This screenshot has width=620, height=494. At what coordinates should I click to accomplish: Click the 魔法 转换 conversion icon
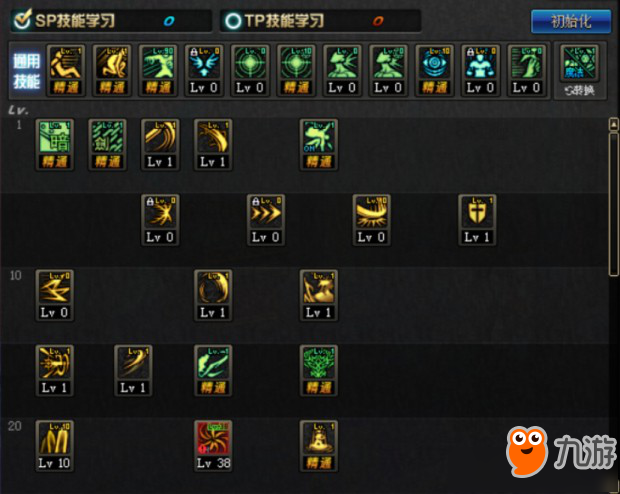(x=579, y=70)
